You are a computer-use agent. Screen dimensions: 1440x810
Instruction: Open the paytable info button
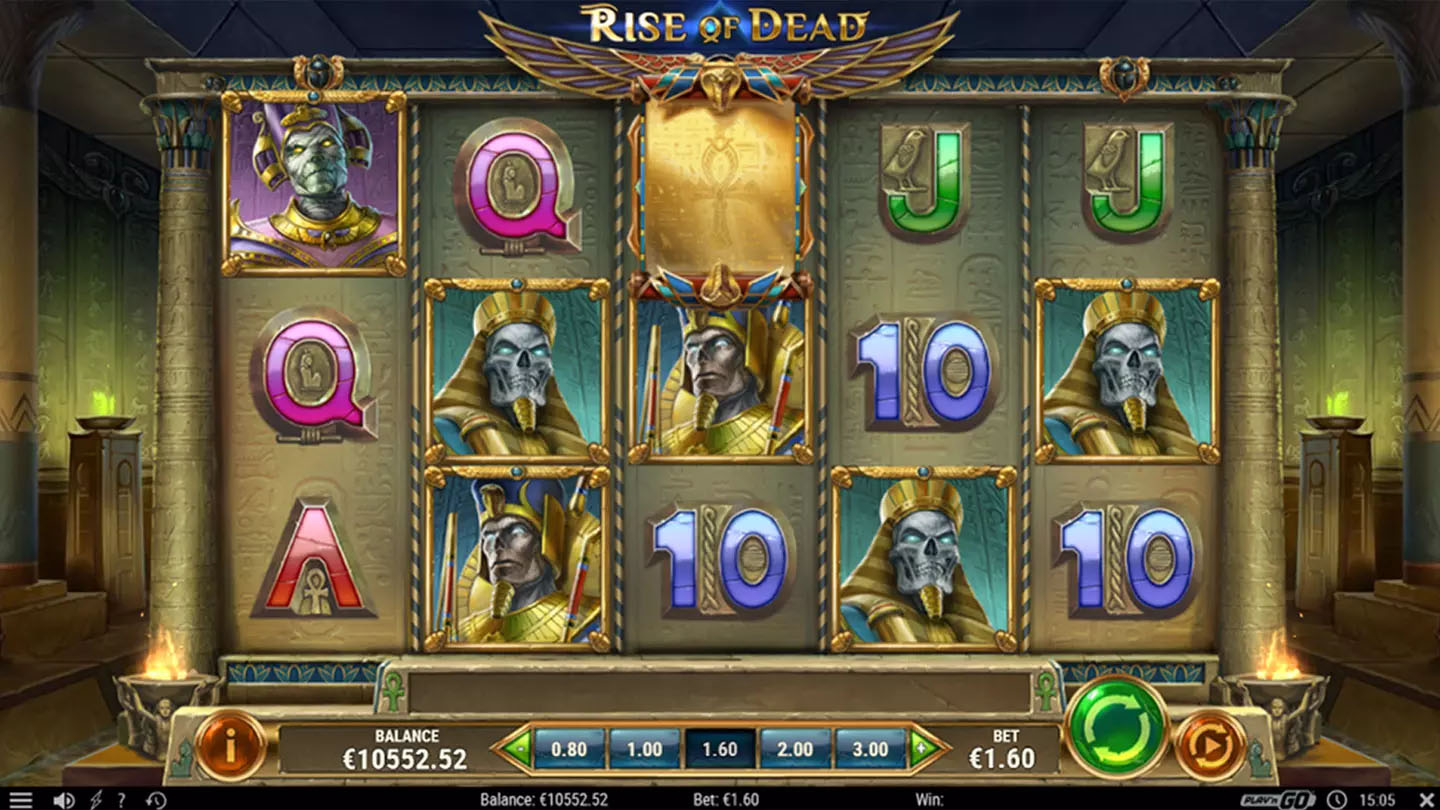[231, 744]
